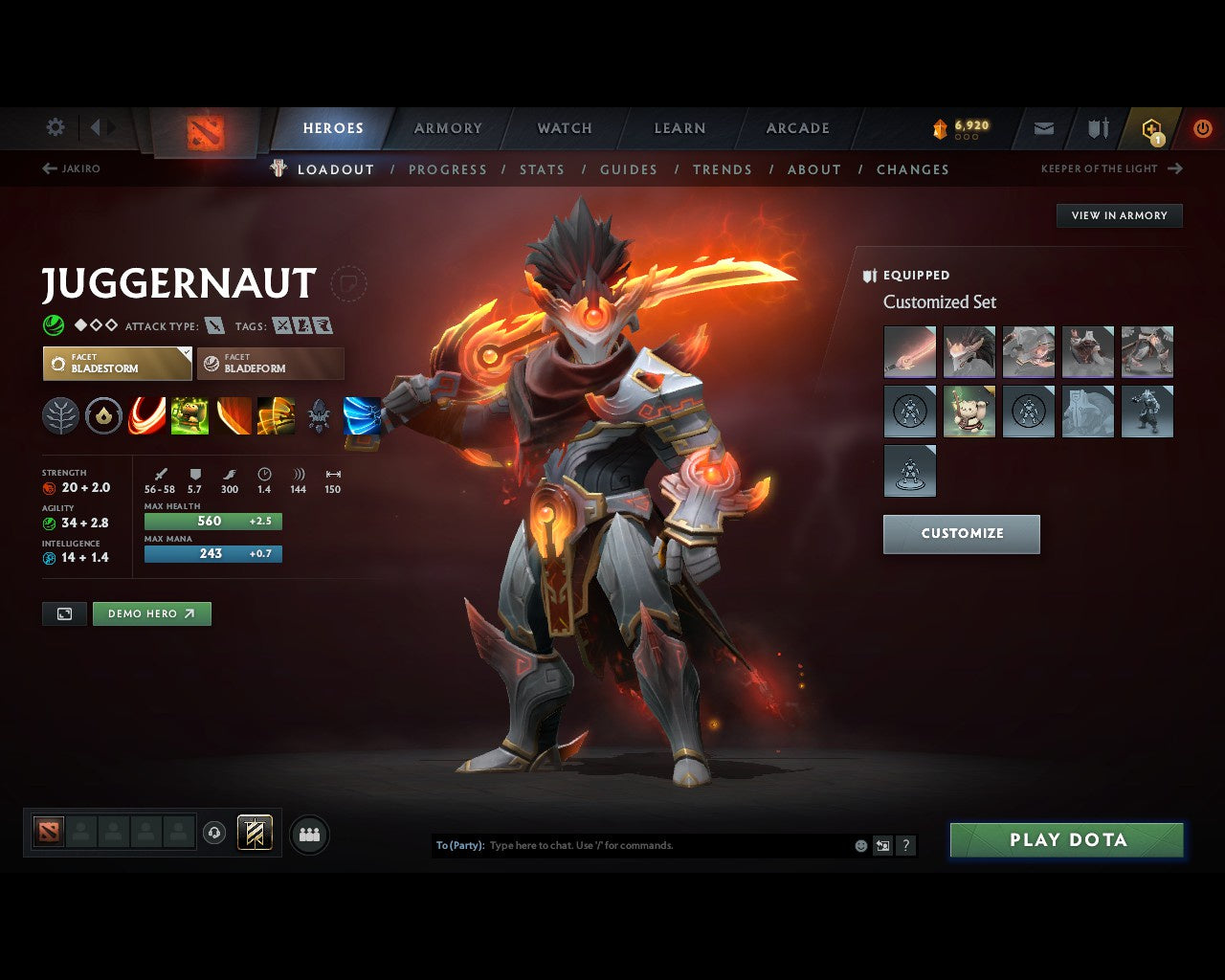Toggle fullscreen hero preview beside Demo Hero

(x=63, y=613)
